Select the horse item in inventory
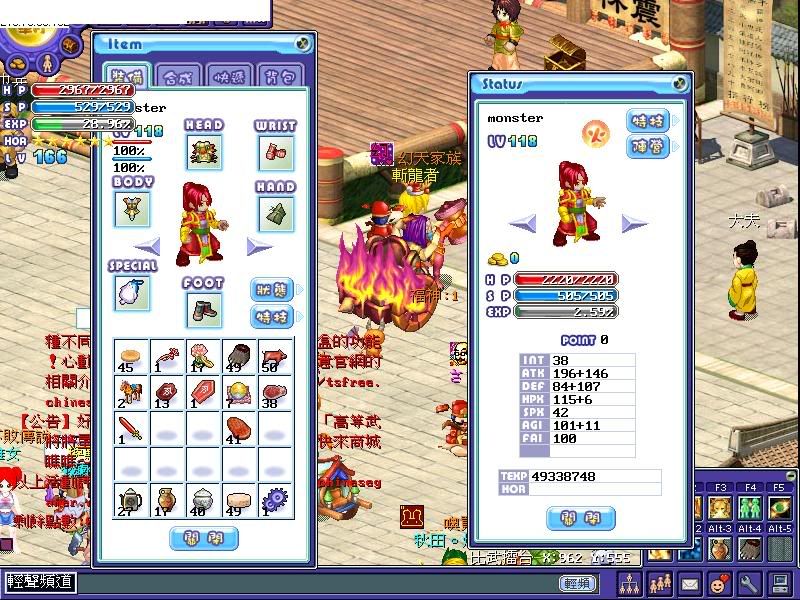Screen dimensions: 800x600 click(132, 393)
